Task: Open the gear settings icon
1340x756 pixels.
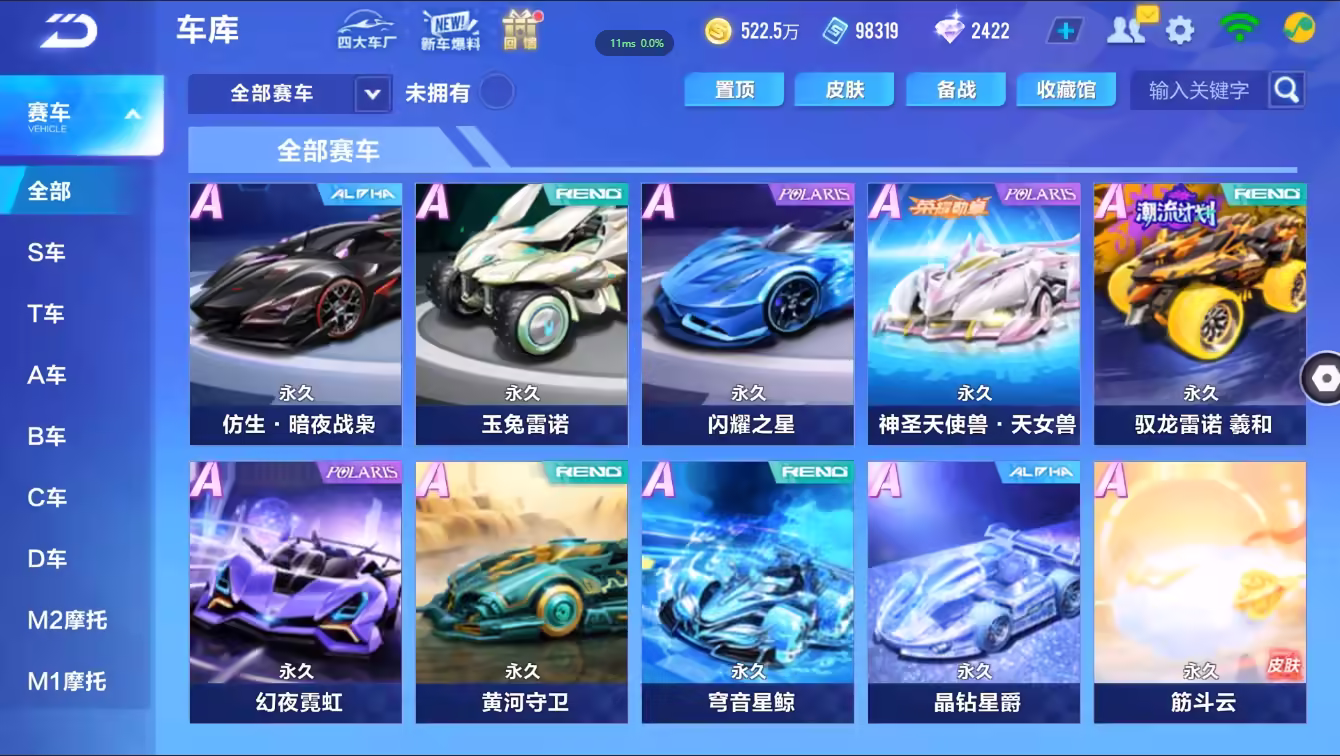Action: coord(1180,30)
